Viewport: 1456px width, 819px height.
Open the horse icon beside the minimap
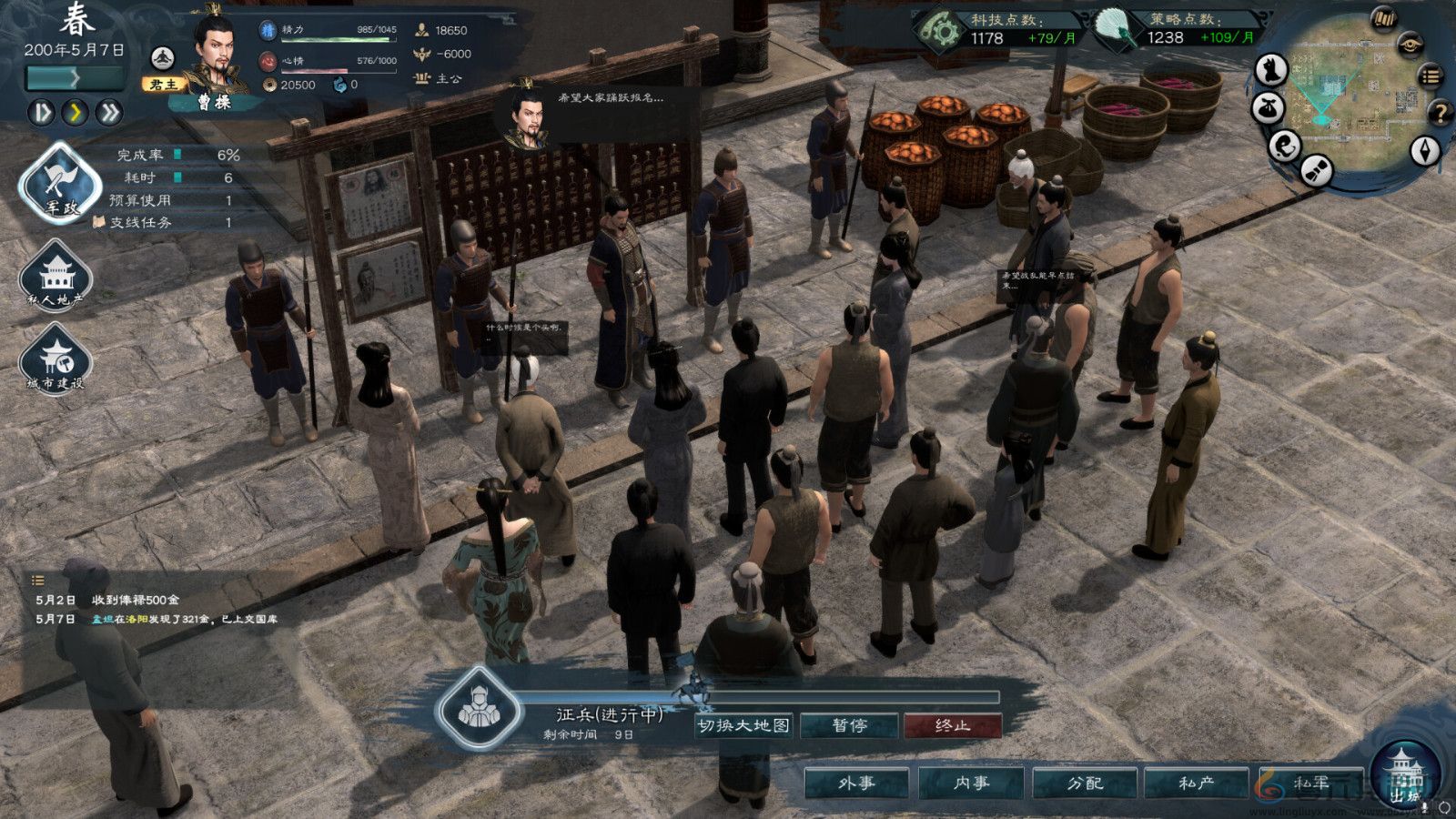(x=1272, y=68)
